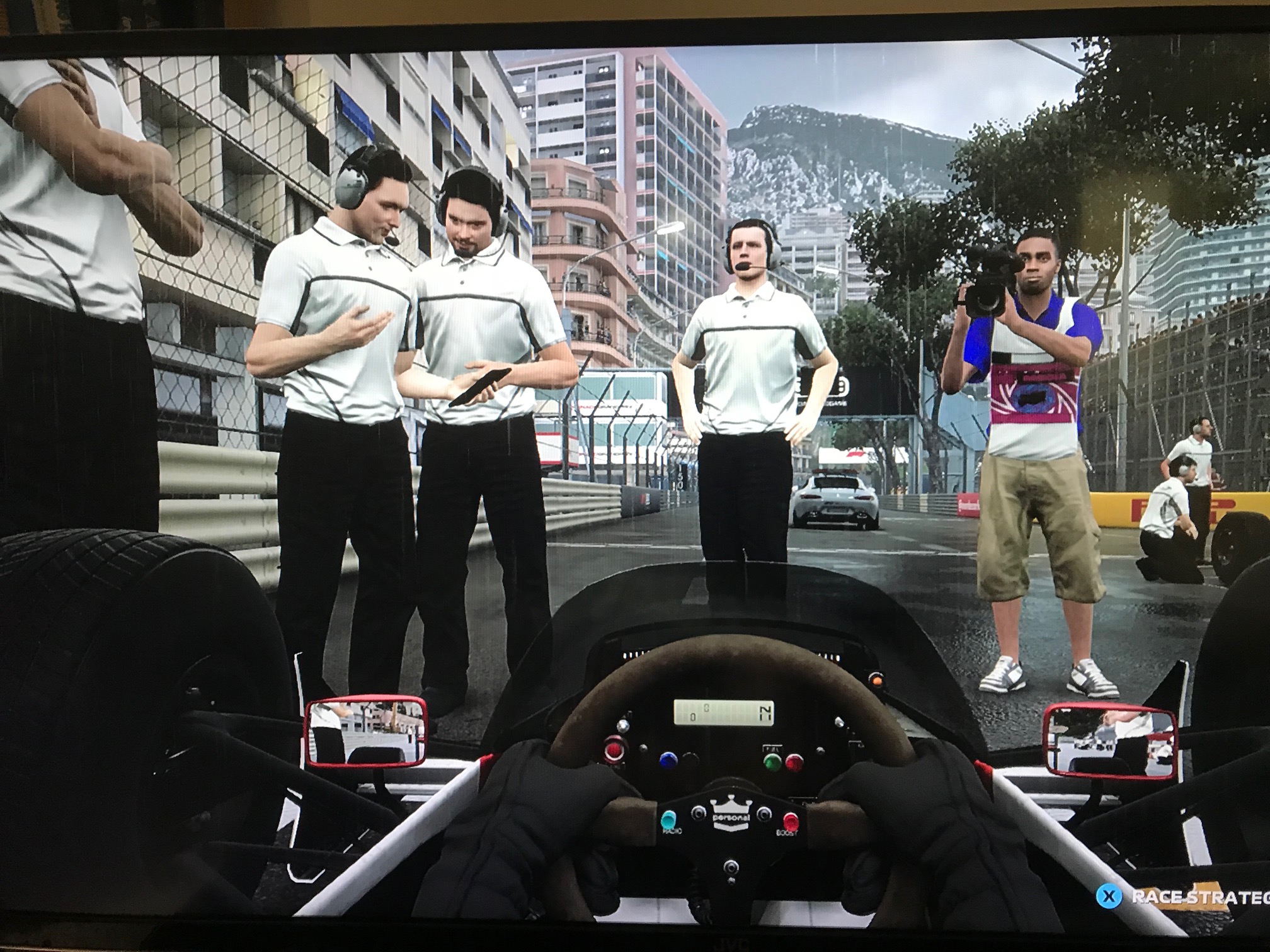Open the Race Strategy option

click(x=1192, y=897)
